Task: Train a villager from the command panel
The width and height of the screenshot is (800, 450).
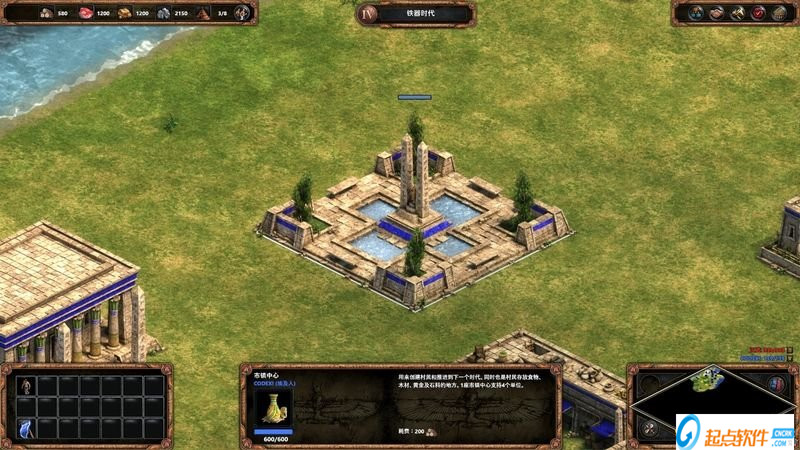Action: (x=27, y=385)
